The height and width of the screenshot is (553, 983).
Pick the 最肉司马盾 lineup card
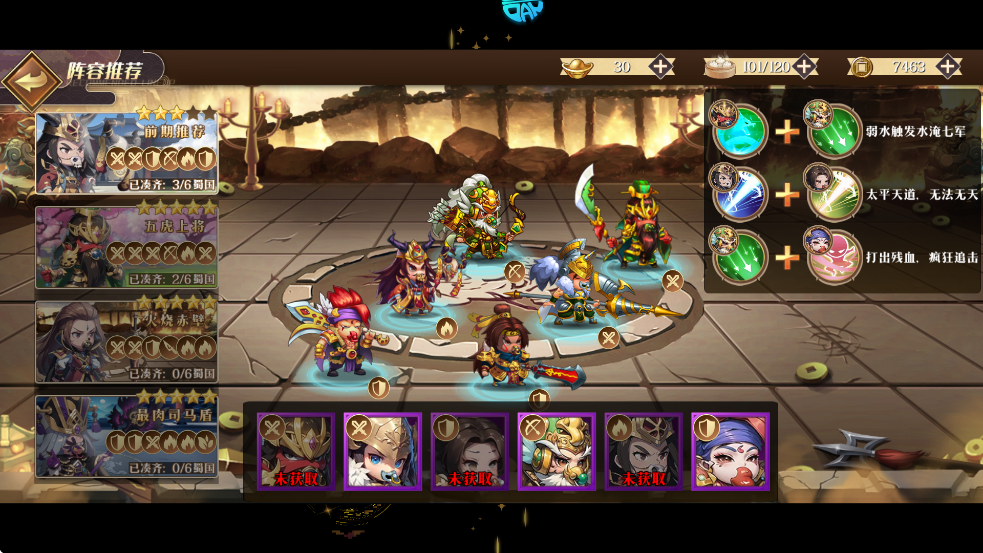(127, 436)
